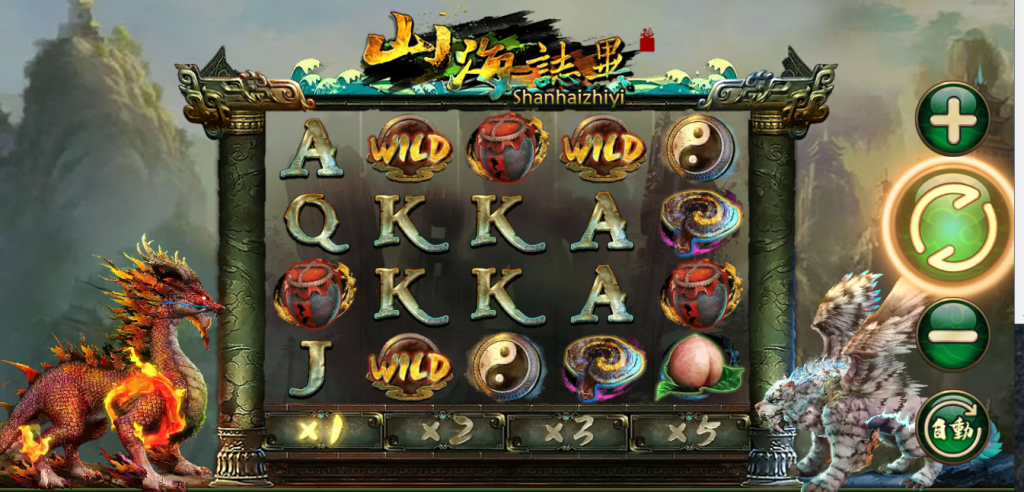Increase the bet with the plus button
The height and width of the screenshot is (492, 1024).
point(952,120)
